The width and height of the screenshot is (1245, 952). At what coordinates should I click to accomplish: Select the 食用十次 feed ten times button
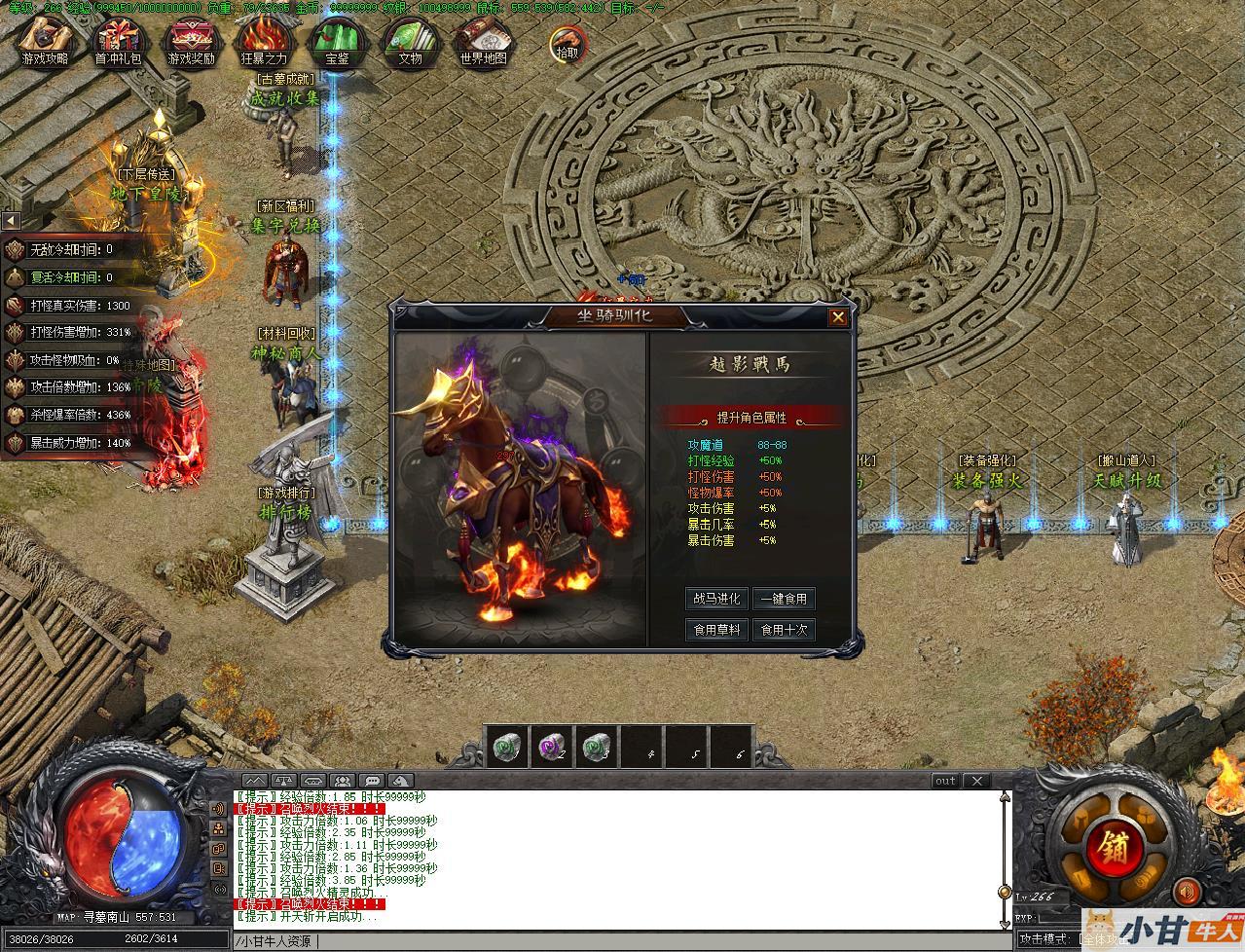tap(784, 630)
